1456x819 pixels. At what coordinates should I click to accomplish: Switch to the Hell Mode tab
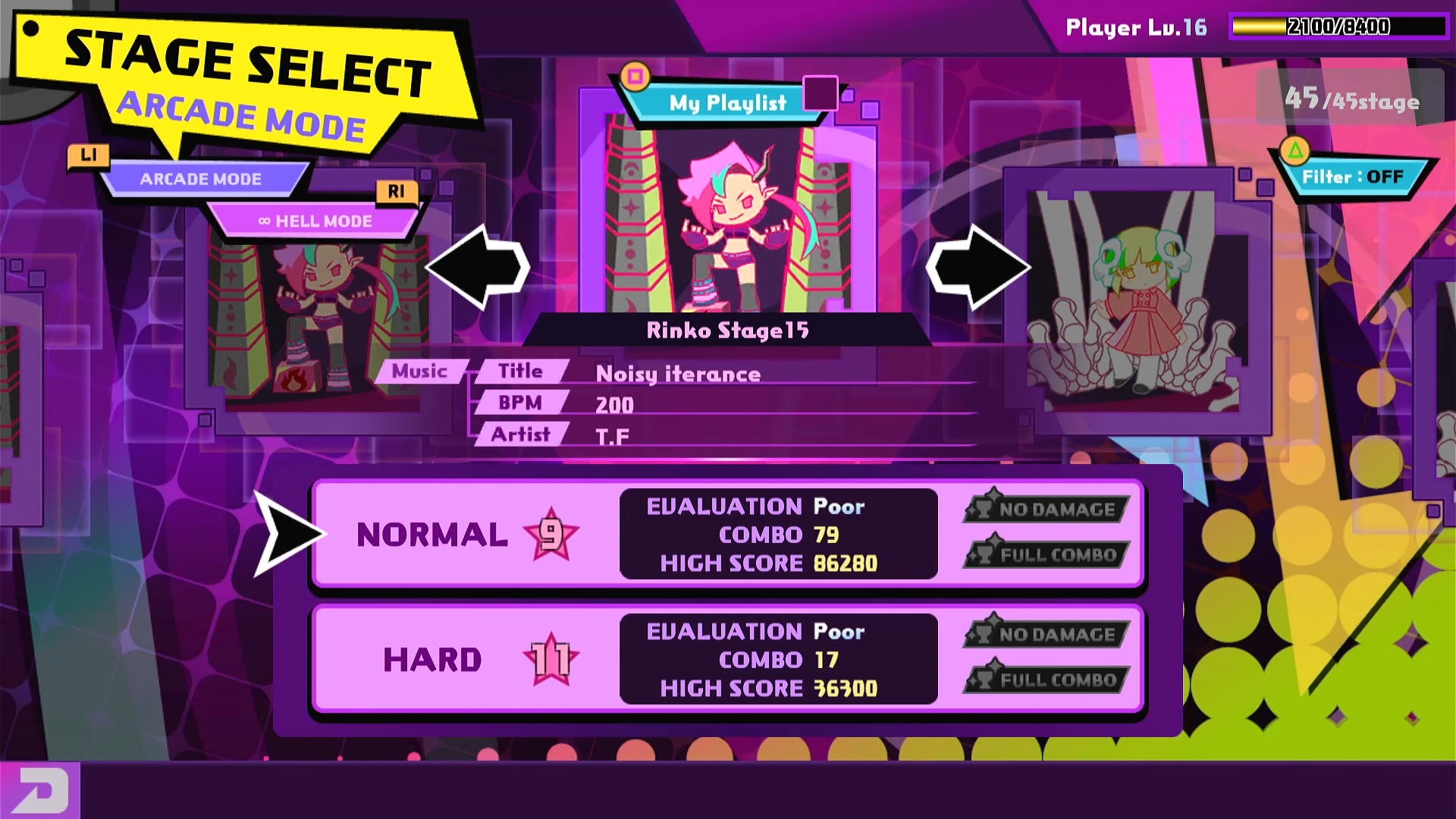point(315,221)
